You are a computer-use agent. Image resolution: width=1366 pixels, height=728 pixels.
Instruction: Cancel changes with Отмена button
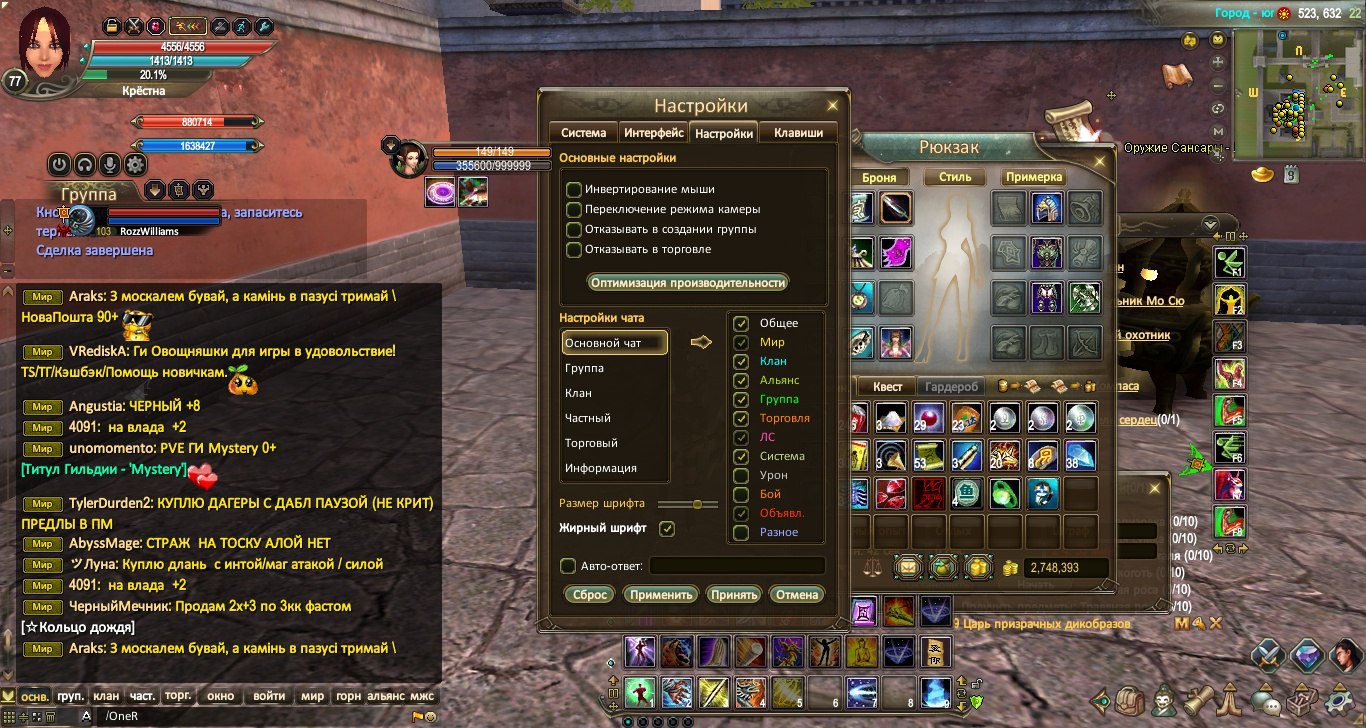click(x=797, y=594)
